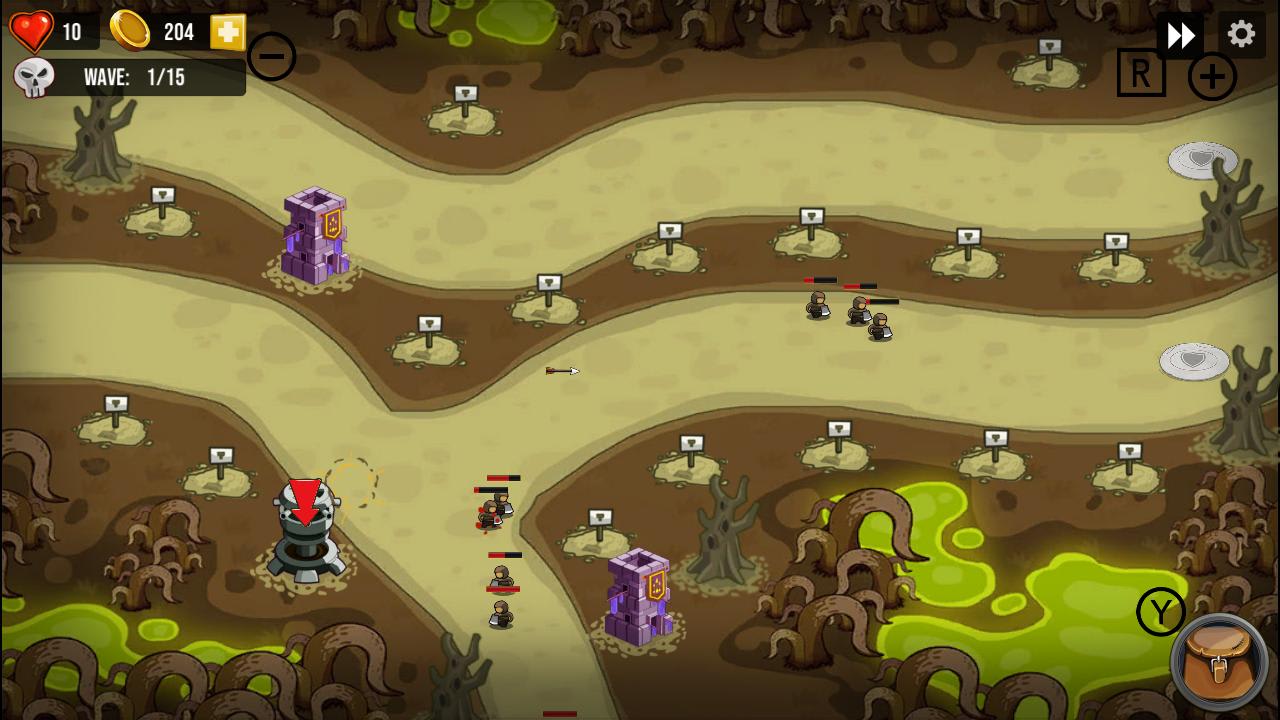Select the upper-left purple crystal tower
This screenshot has height=720, width=1280.
point(313,235)
